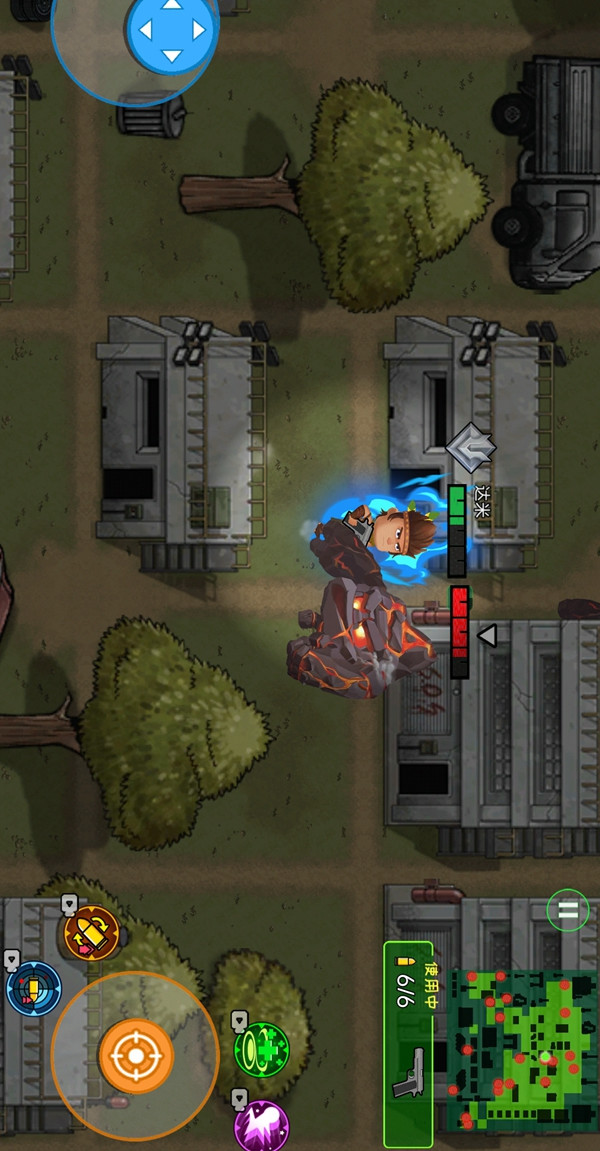
Task: Activate the orange bullet reload skill
Action: coord(92,932)
